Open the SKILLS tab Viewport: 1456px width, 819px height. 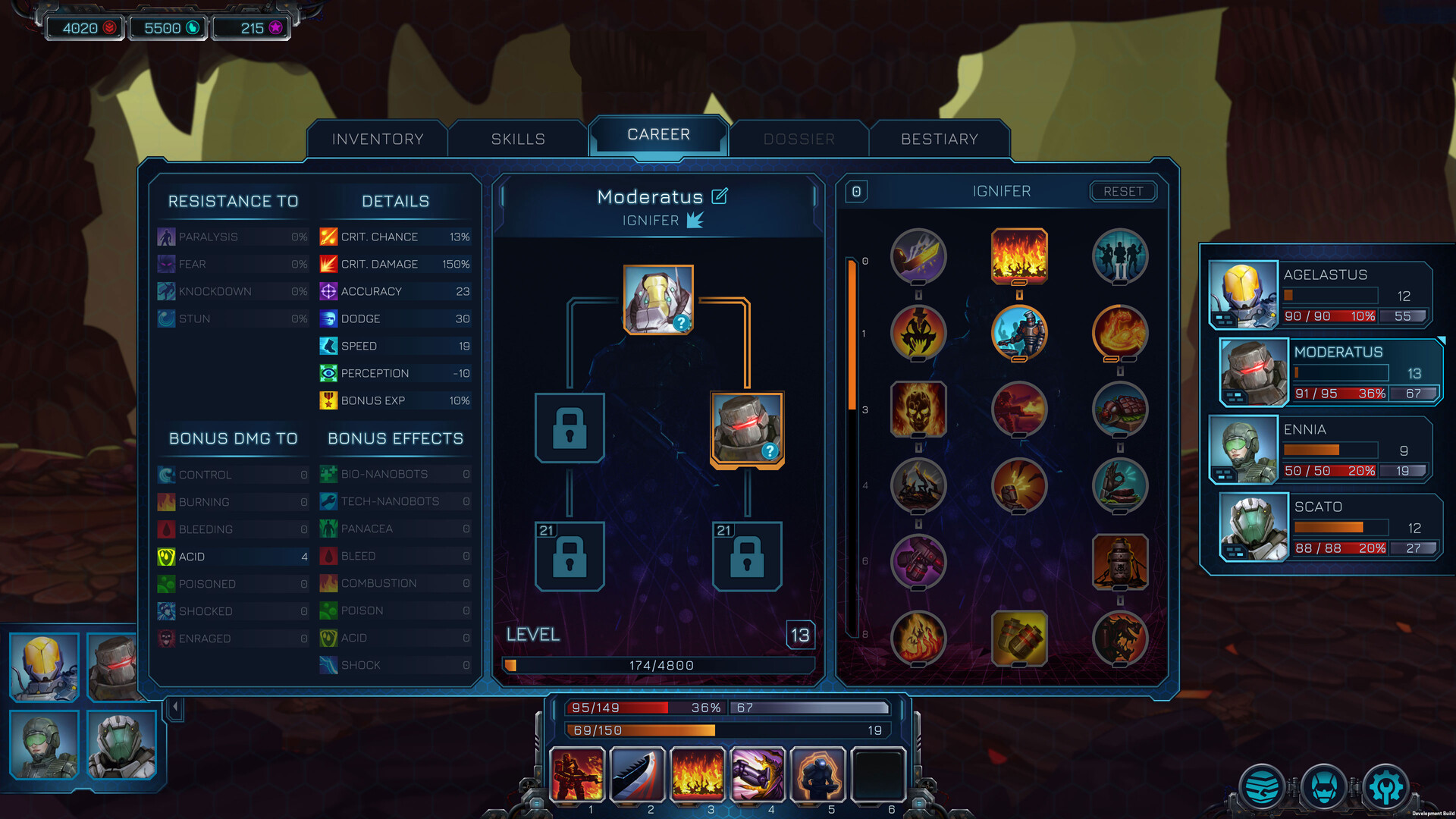point(519,139)
